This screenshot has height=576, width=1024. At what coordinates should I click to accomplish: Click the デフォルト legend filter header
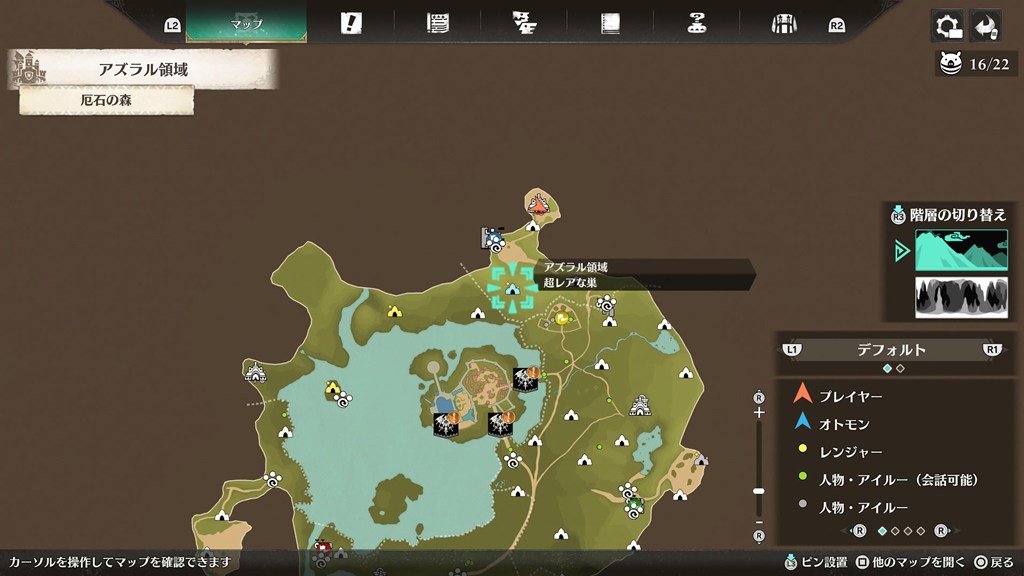(891, 349)
